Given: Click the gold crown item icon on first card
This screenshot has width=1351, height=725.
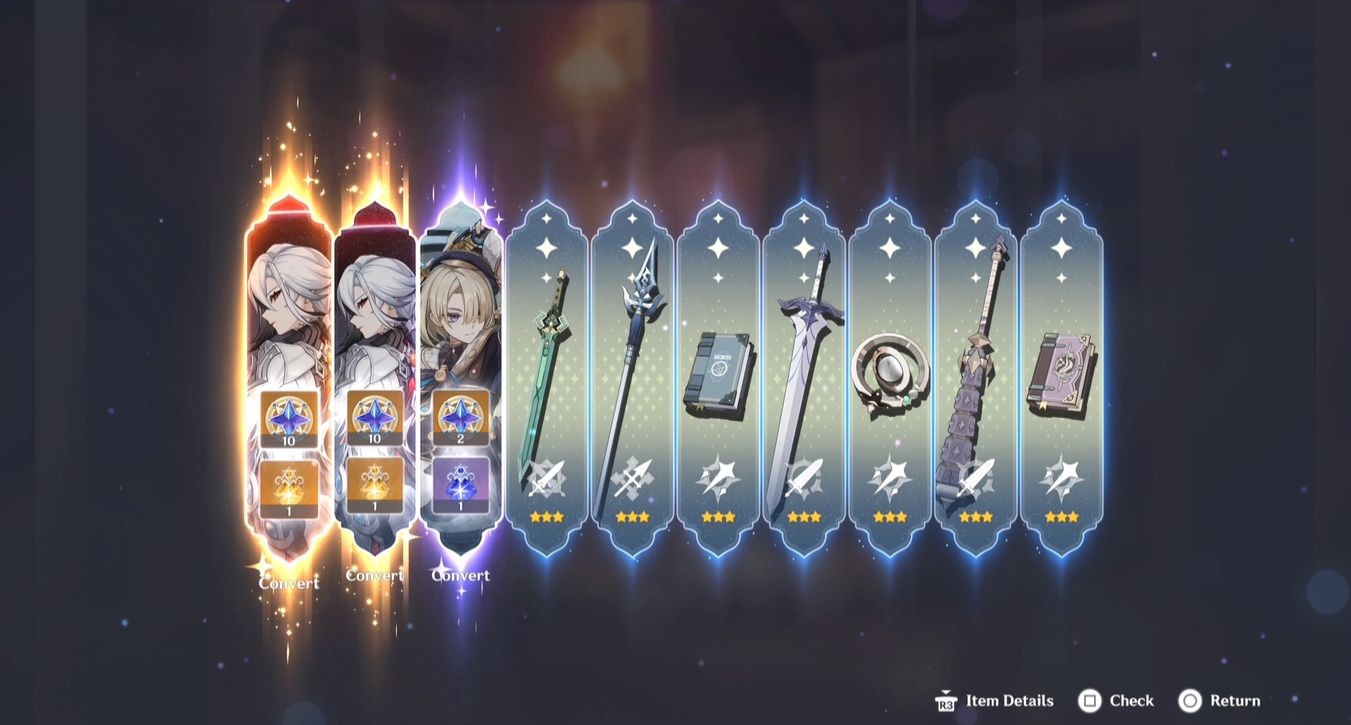Looking at the screenshot, I should tap(286, 489).
